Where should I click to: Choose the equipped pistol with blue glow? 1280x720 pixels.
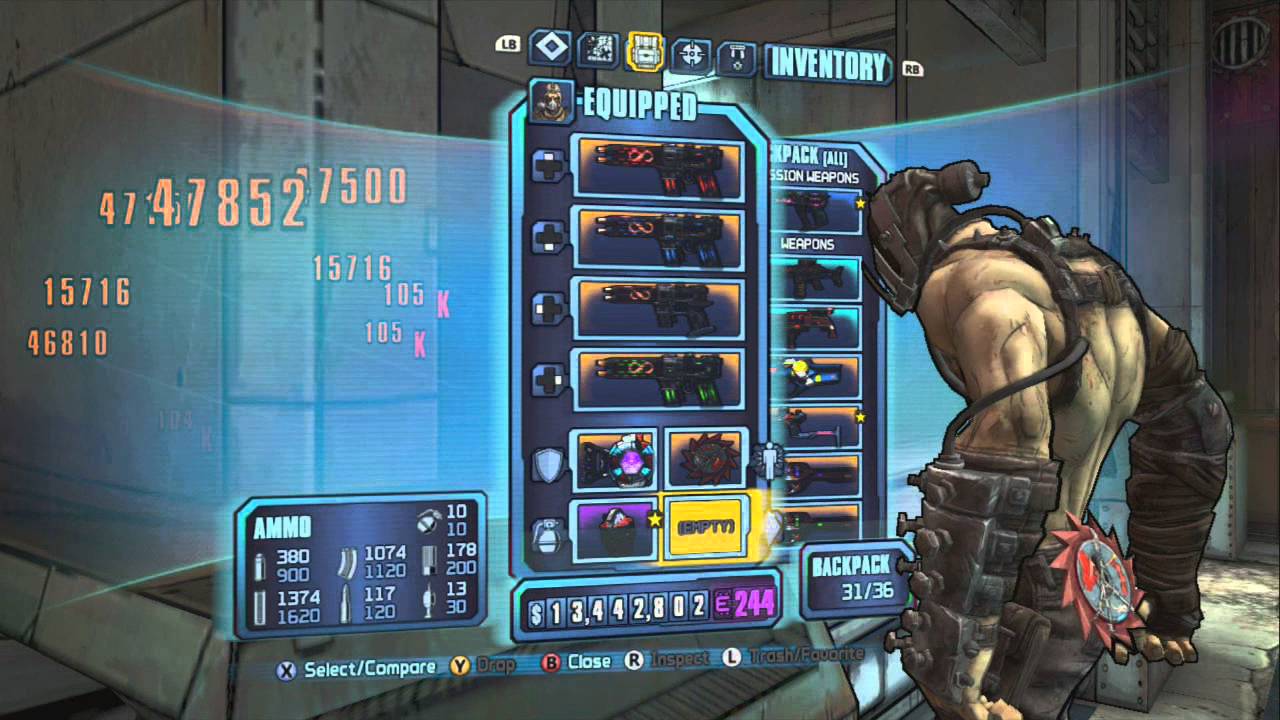point(660,237)
